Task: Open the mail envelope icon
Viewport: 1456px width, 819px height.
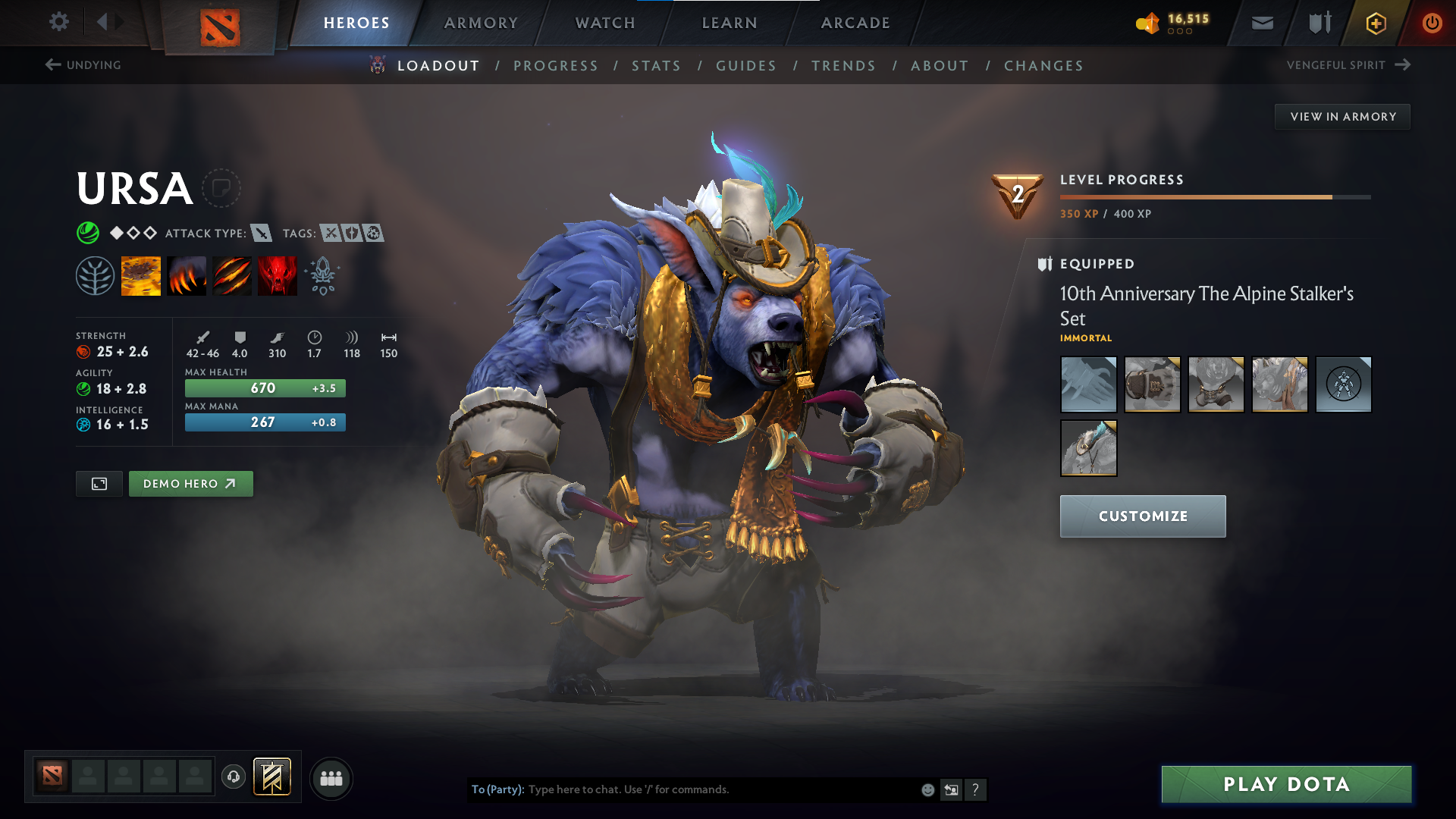Action: coord(1261,23)
